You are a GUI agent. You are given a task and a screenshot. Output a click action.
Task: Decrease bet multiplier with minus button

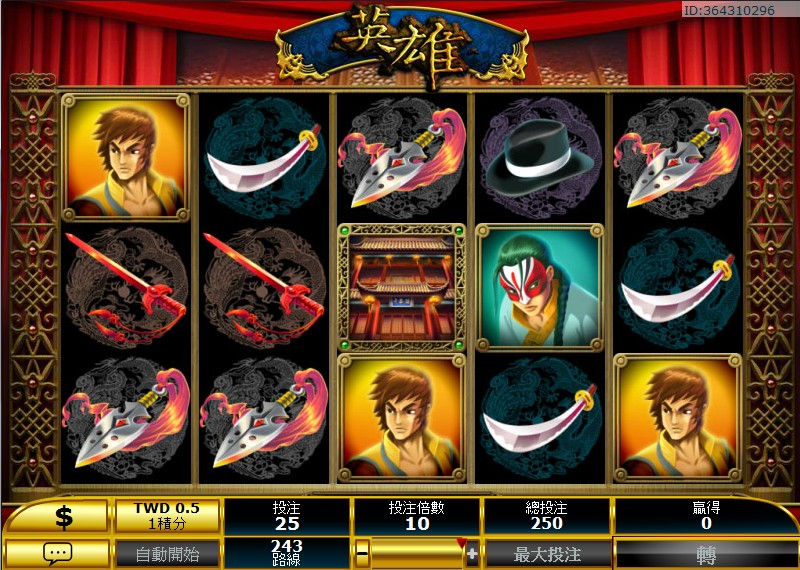tap(362, 553)
